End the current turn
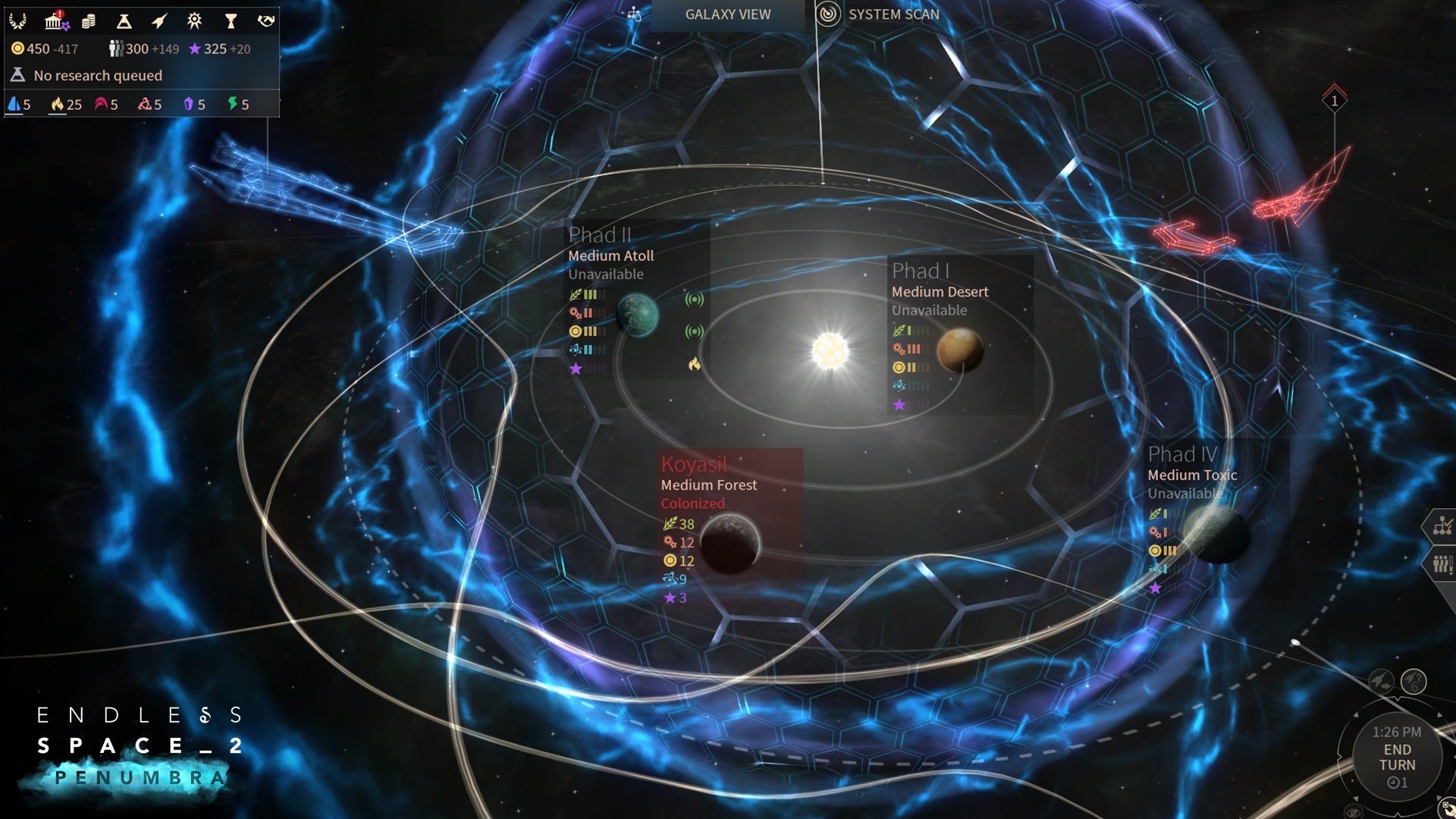 click(x=1397, y=757)
